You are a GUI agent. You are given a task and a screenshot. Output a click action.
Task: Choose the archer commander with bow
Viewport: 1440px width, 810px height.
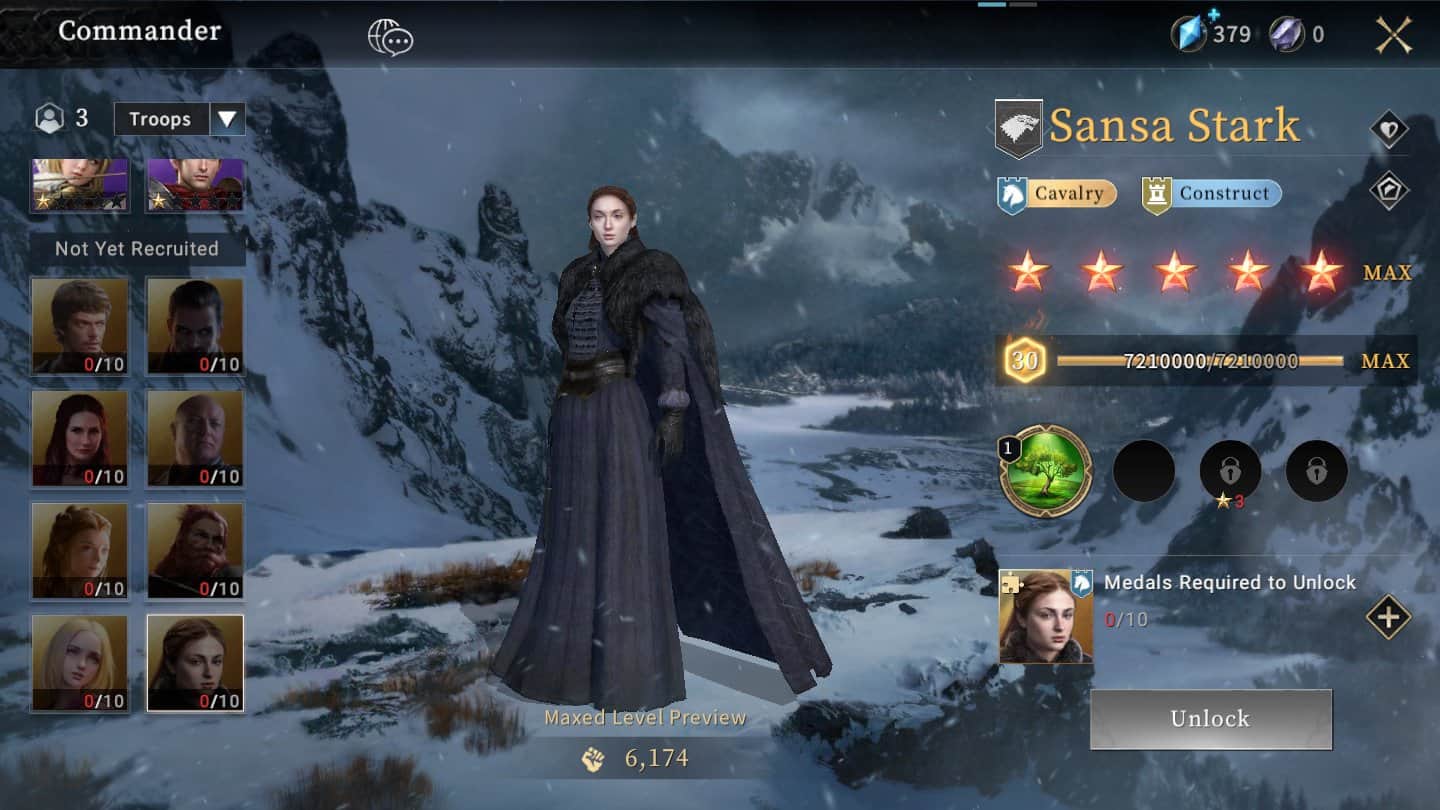[80, 185]
